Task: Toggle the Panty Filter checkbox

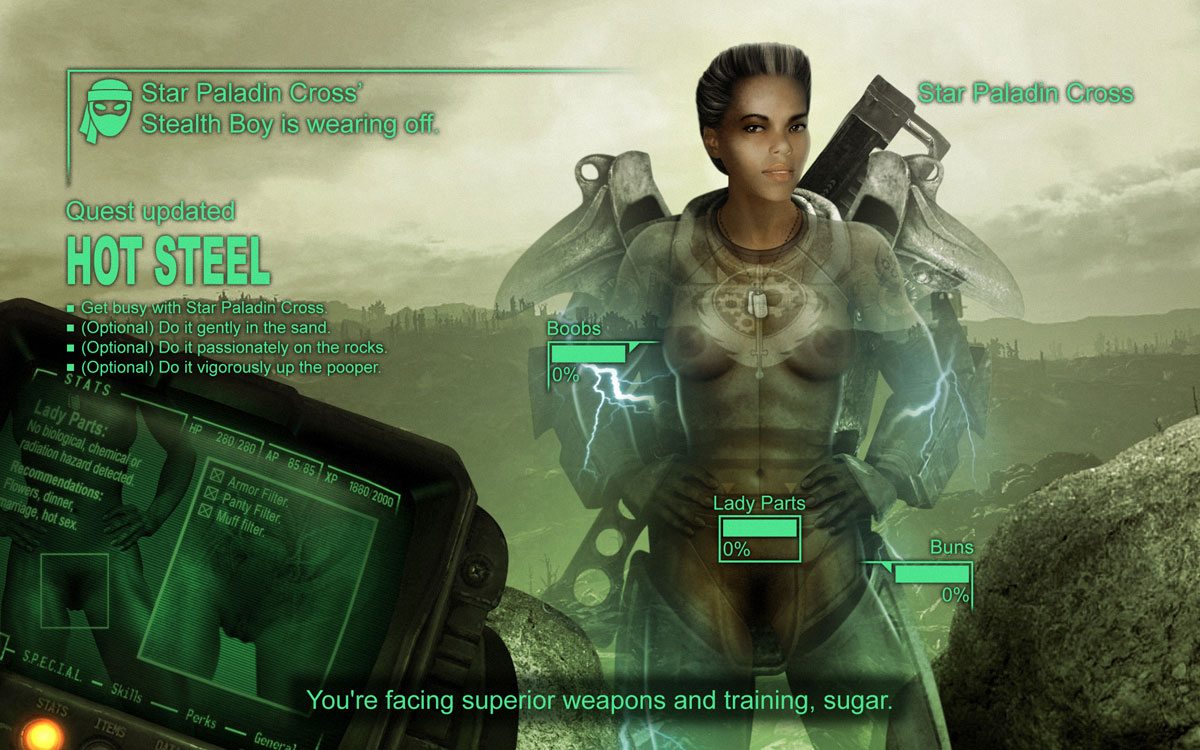Action: pos(212,492)
